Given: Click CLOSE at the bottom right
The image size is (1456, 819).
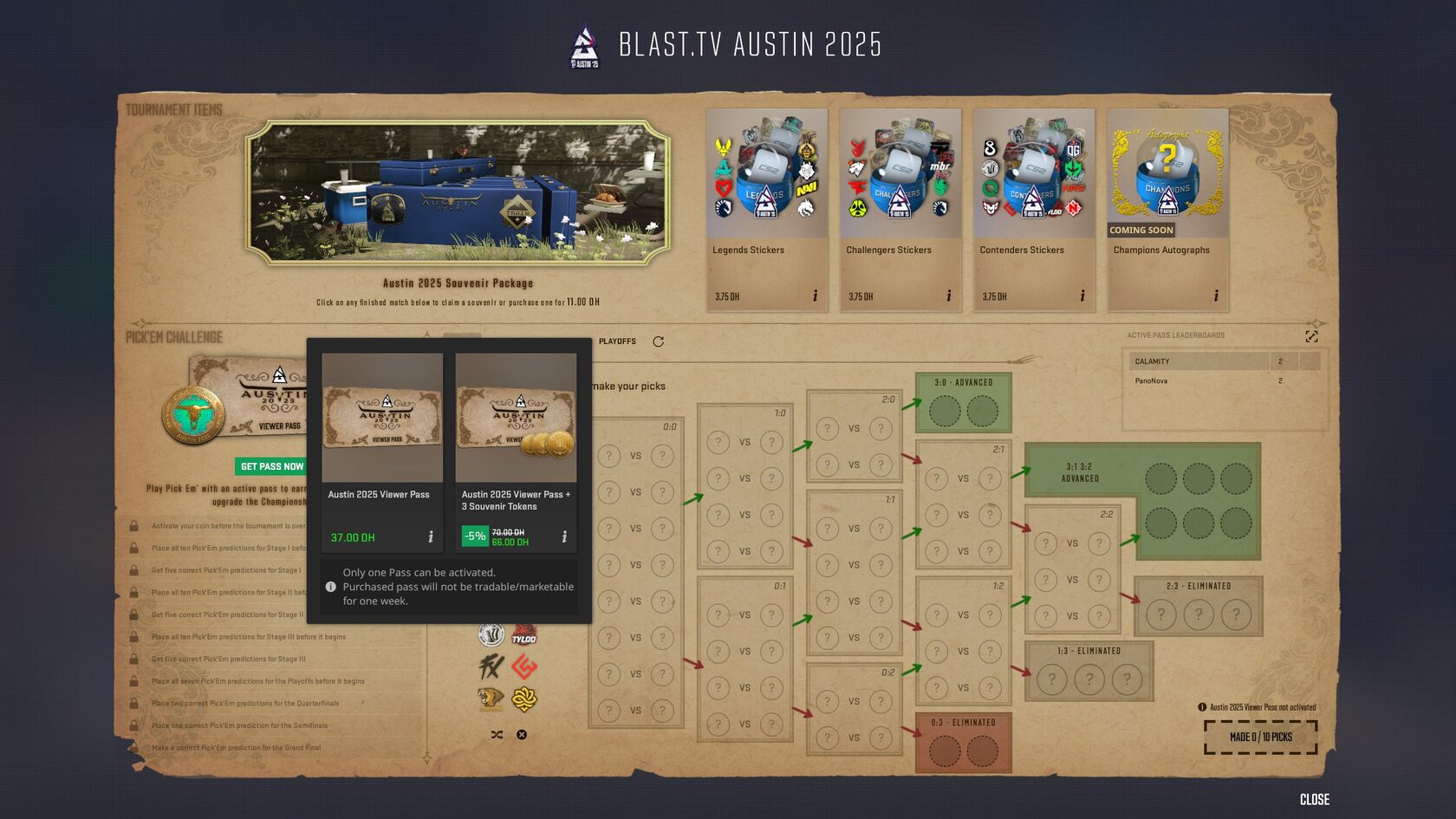Looking at the screenshot, I should [x=1314, y=801].
